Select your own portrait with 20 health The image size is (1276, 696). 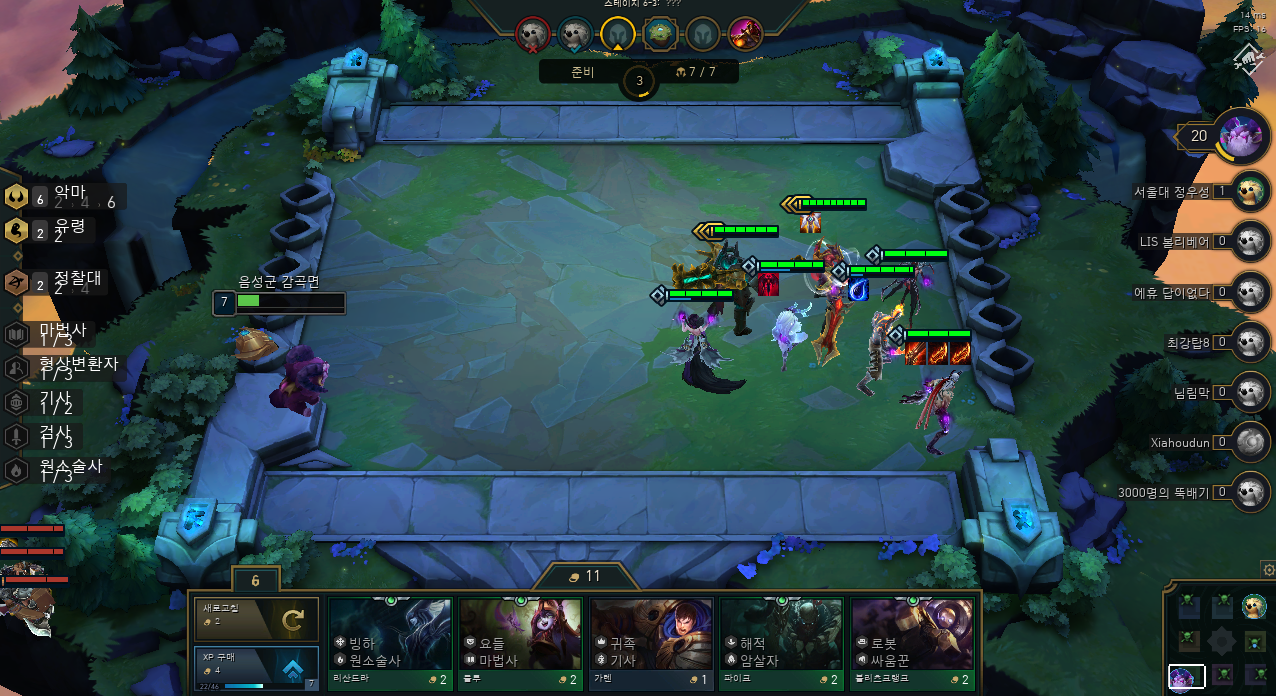[1243, 135]
